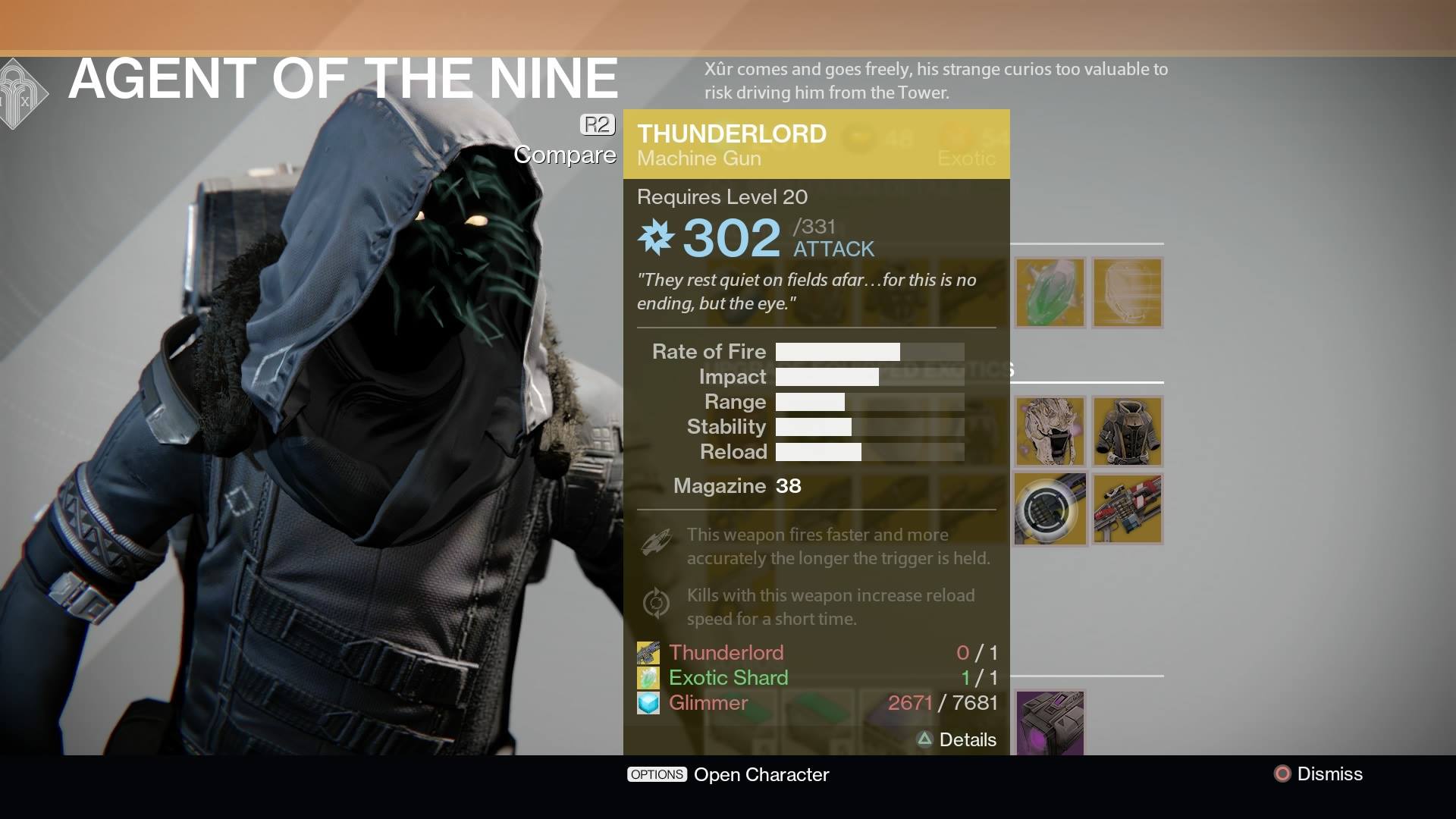The height and width of the screenshot is (819, 1456).
Task: Select the glowing Thunderlord machine gun icon
Action: pyautogui.click(x=1051, y=509)
